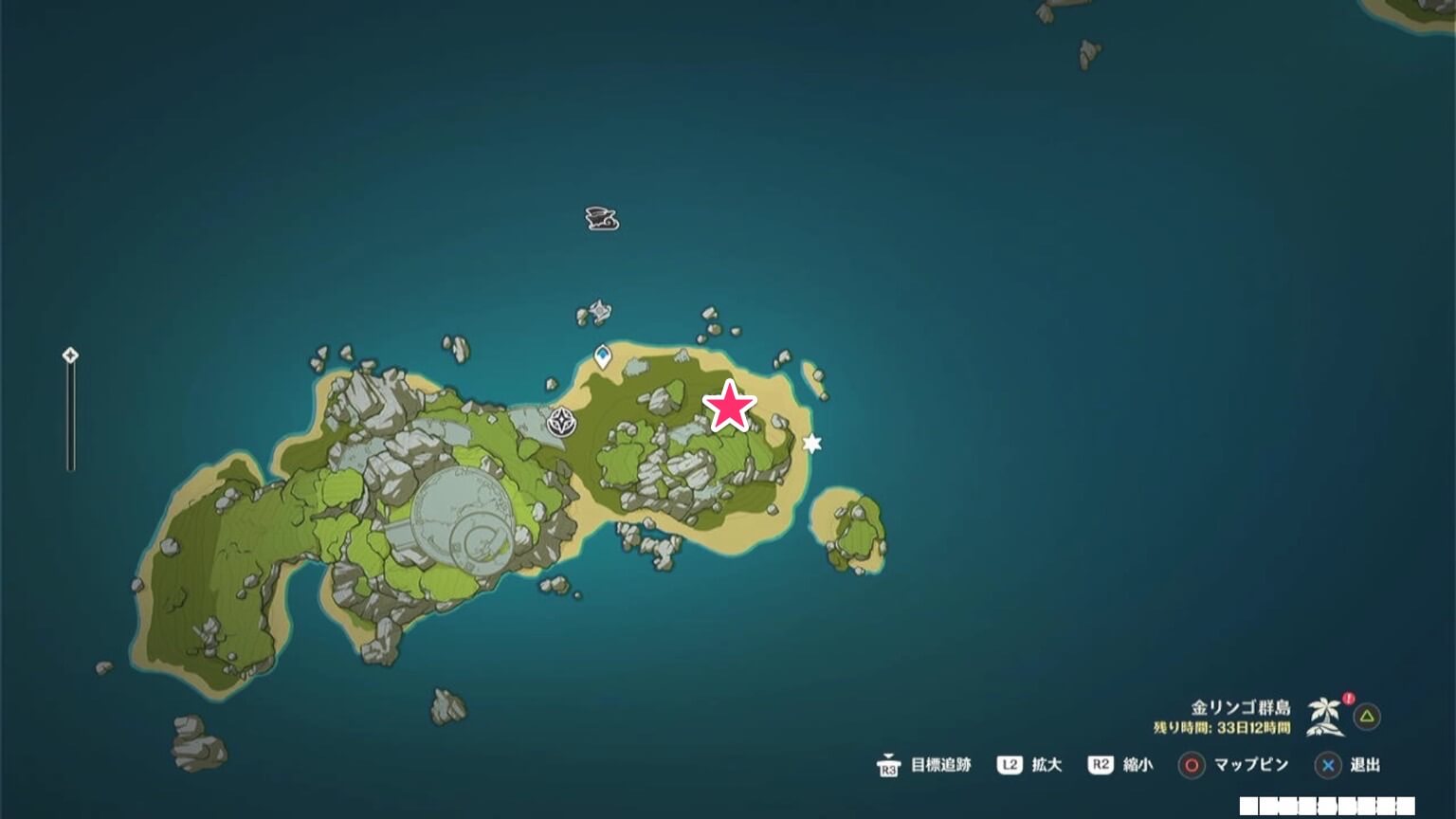Click the compass diamond atop the zoom slider

click(x=69, y=355)
